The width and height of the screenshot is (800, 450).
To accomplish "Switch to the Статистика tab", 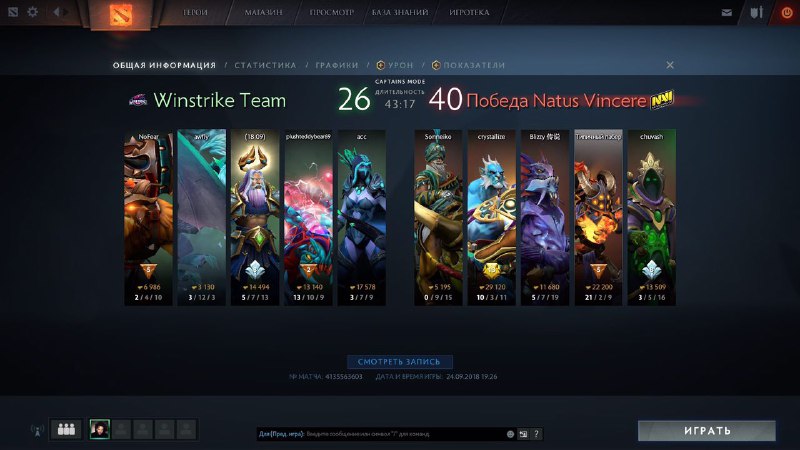I will point(265,65).
